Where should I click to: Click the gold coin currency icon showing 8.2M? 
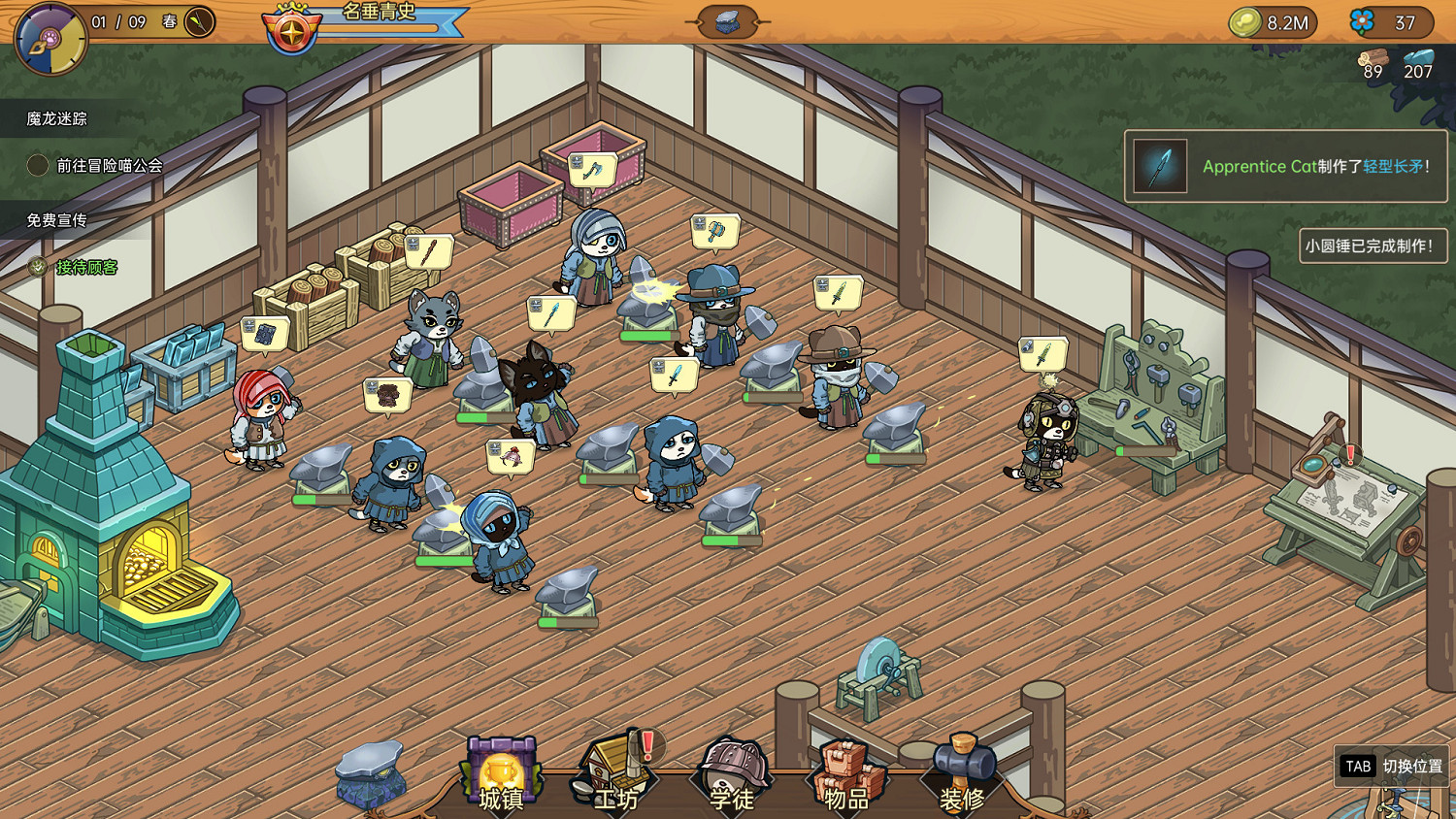click(1245, 21)
